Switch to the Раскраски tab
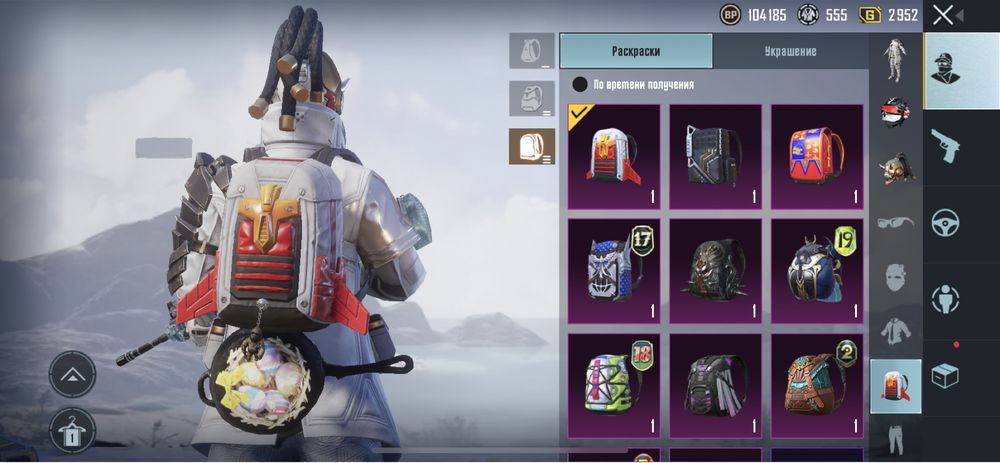 pyautogui.click(x=636, y=51)
